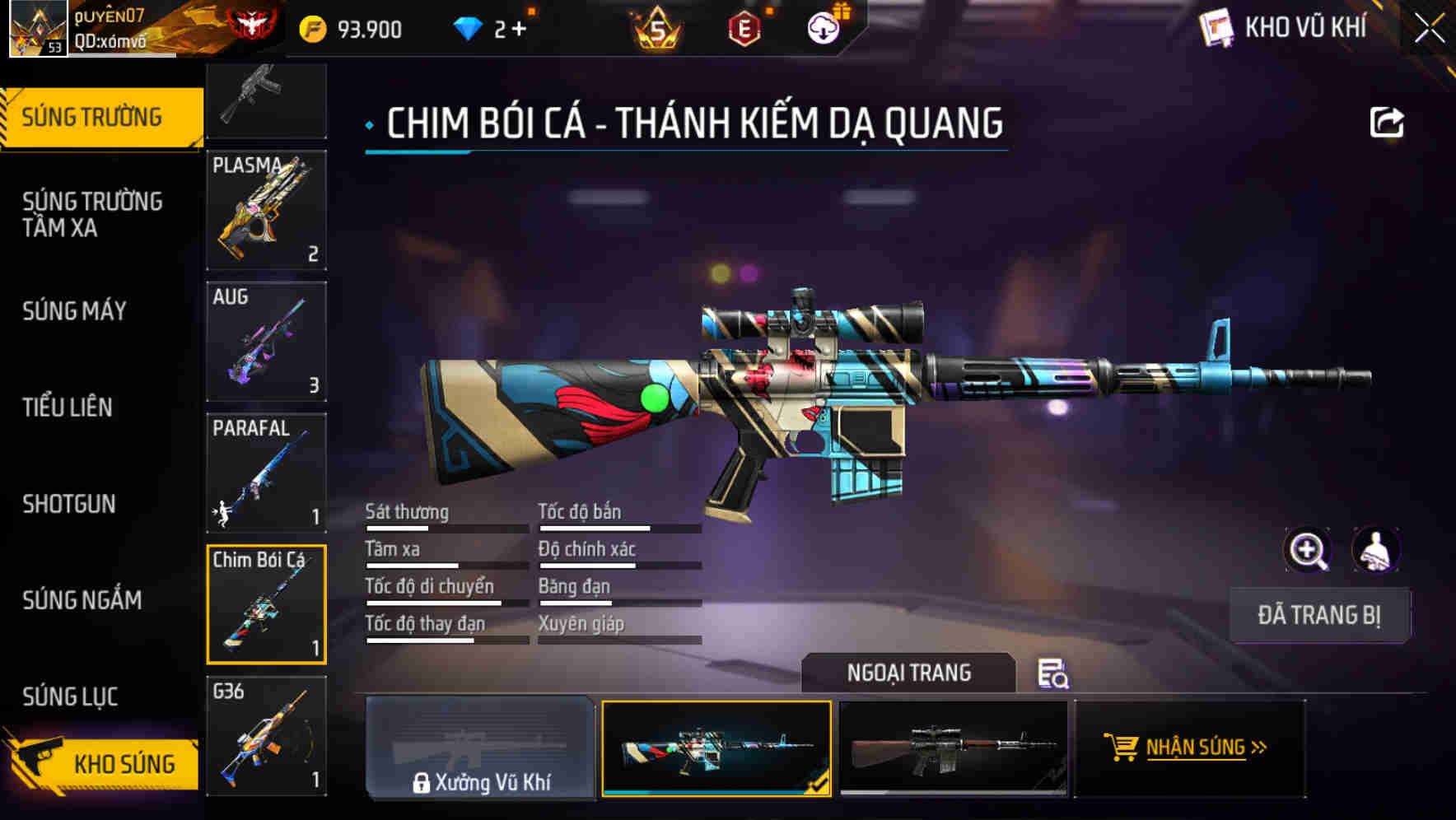Viewport: 1456px width, 820px height.
Task: Open the skin inspect icon beside NGOẠI TRANG
Action: (x=1054, y=674)
